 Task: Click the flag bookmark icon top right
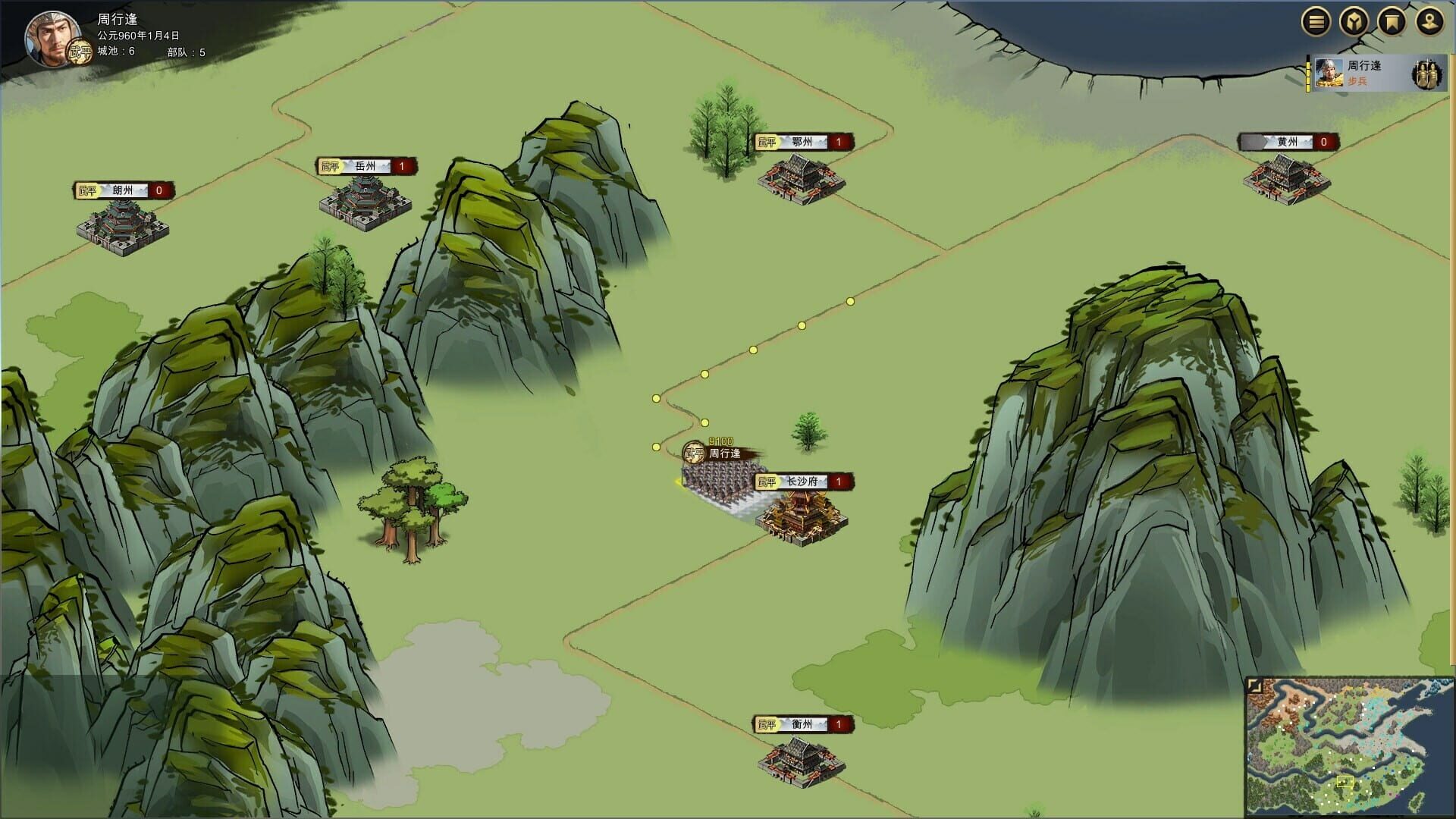pos(1392,21)
